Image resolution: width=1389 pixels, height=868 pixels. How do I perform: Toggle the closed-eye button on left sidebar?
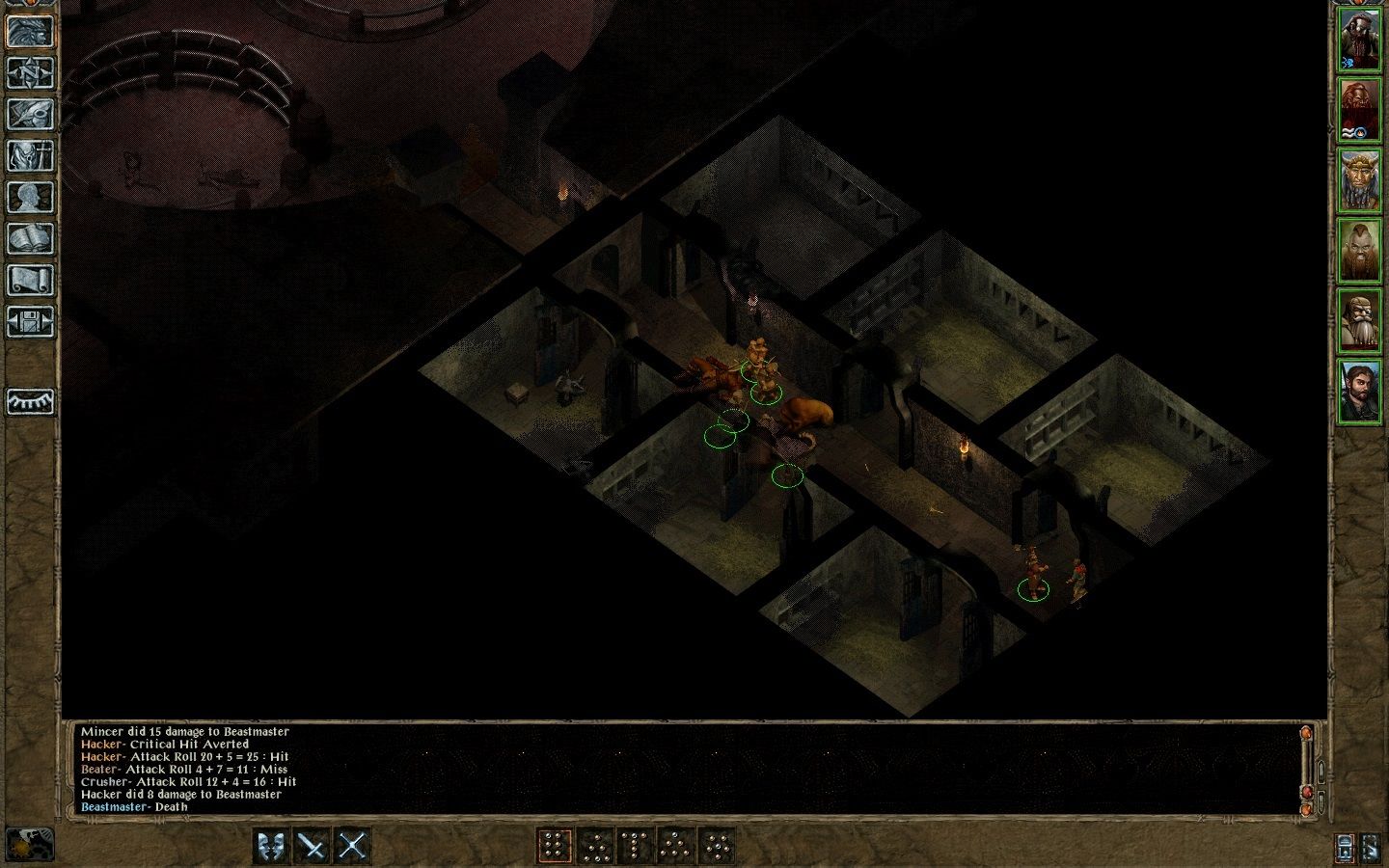[x=30, y=401]
